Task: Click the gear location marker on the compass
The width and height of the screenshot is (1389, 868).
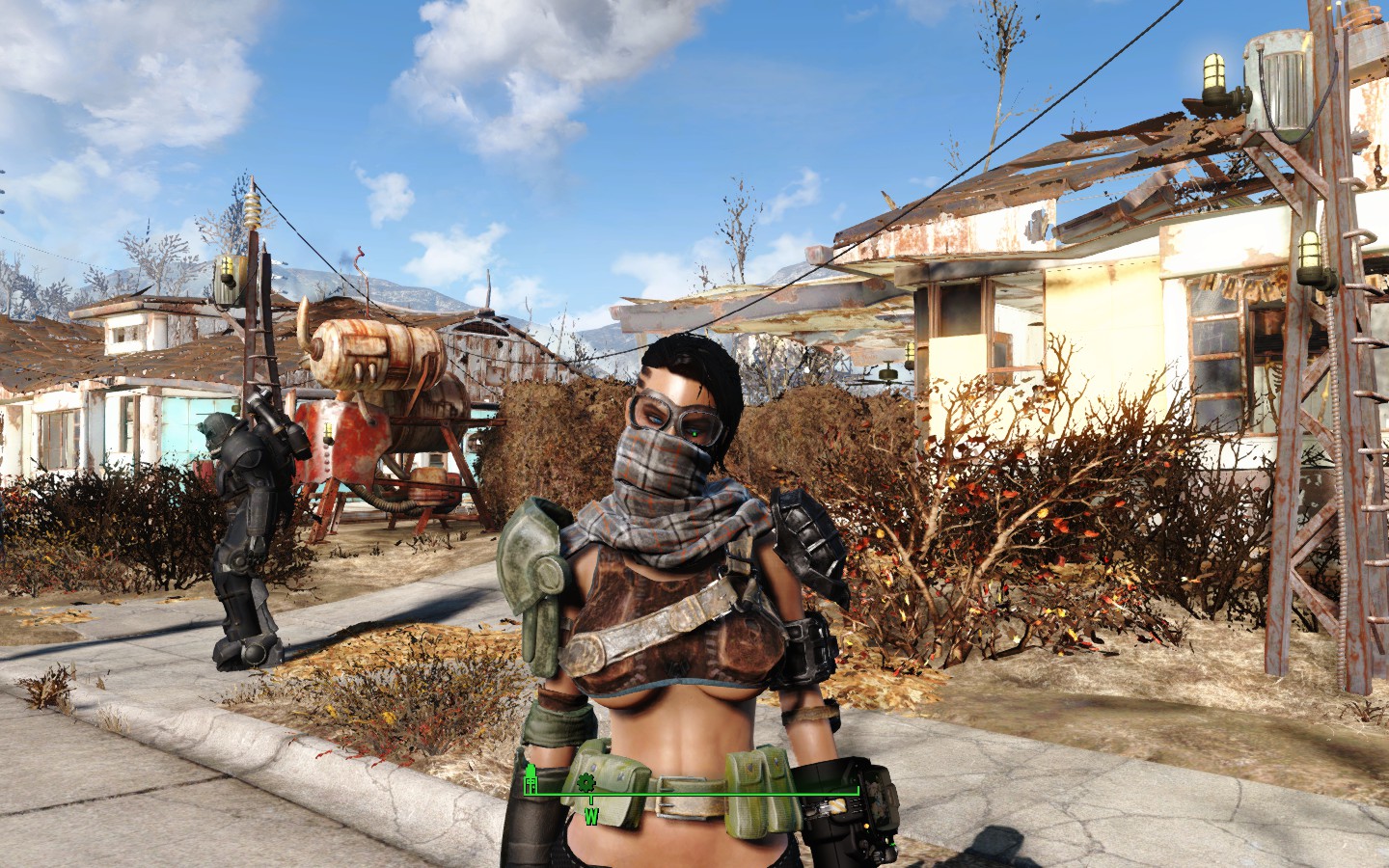Action: [585, 783]
